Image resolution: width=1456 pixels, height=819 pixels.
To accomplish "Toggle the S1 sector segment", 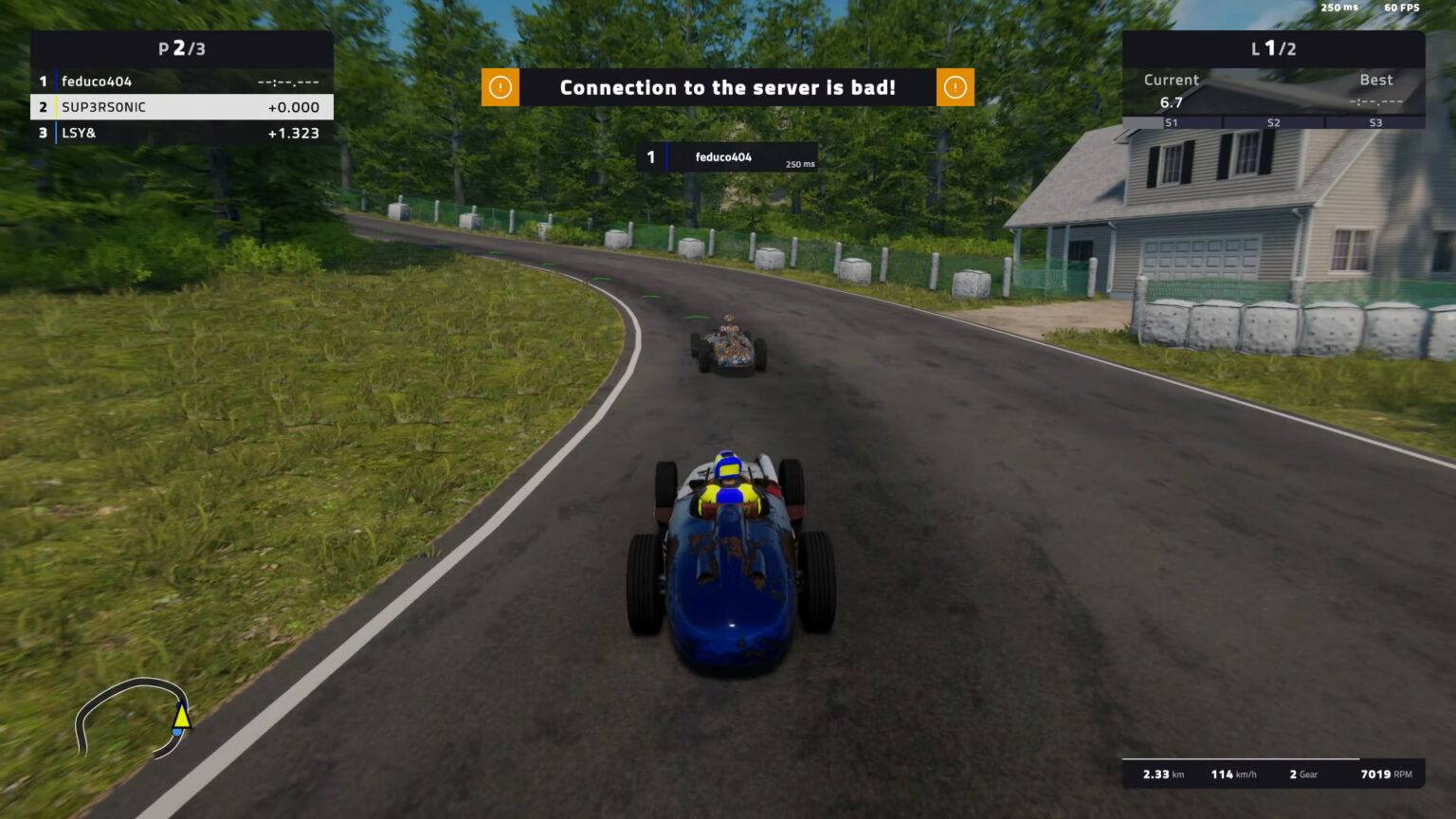I will click(1172, 122).
